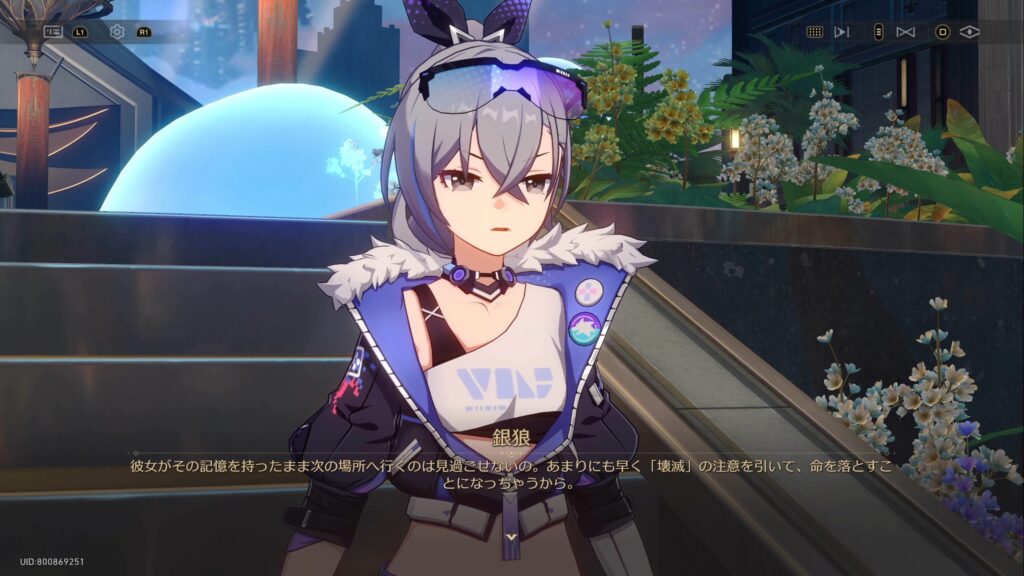Toggle auto-play with the bowtie-shaped icon
This screenshot has height=576, width=1024.
pos(906,32)
